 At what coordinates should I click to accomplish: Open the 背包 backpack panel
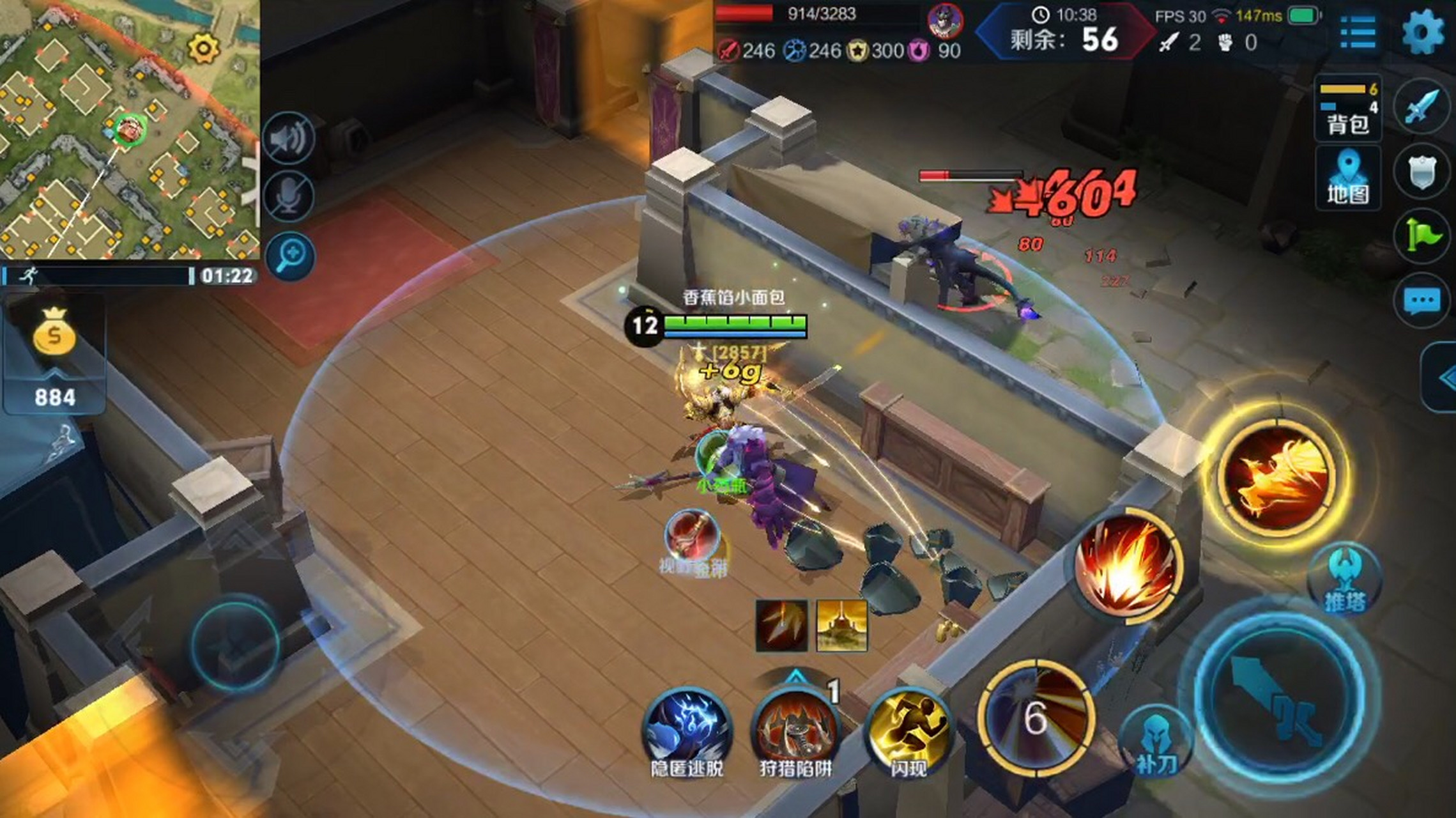[1348, 109]
